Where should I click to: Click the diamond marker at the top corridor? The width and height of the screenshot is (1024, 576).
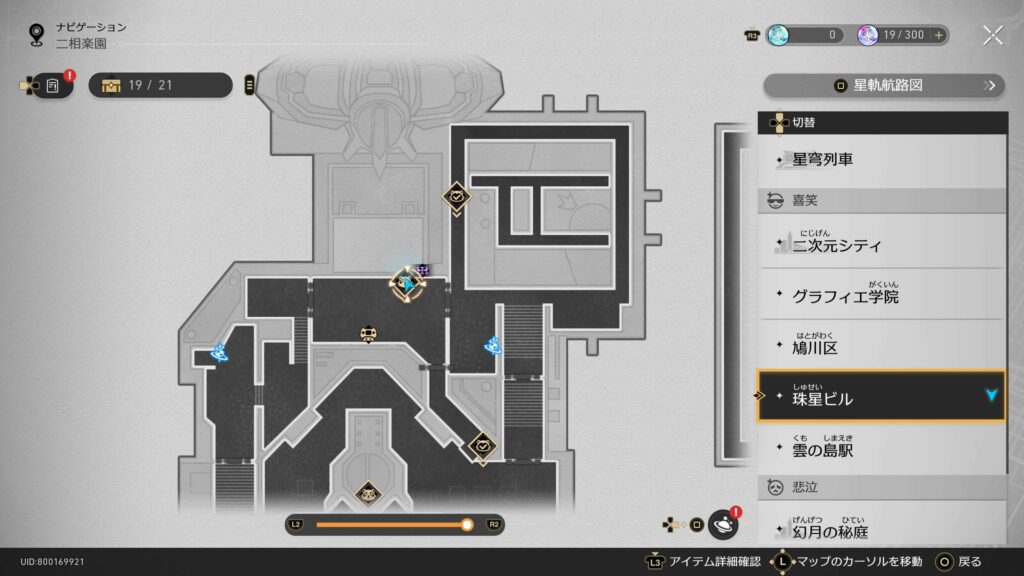click(x=457, y=197)
